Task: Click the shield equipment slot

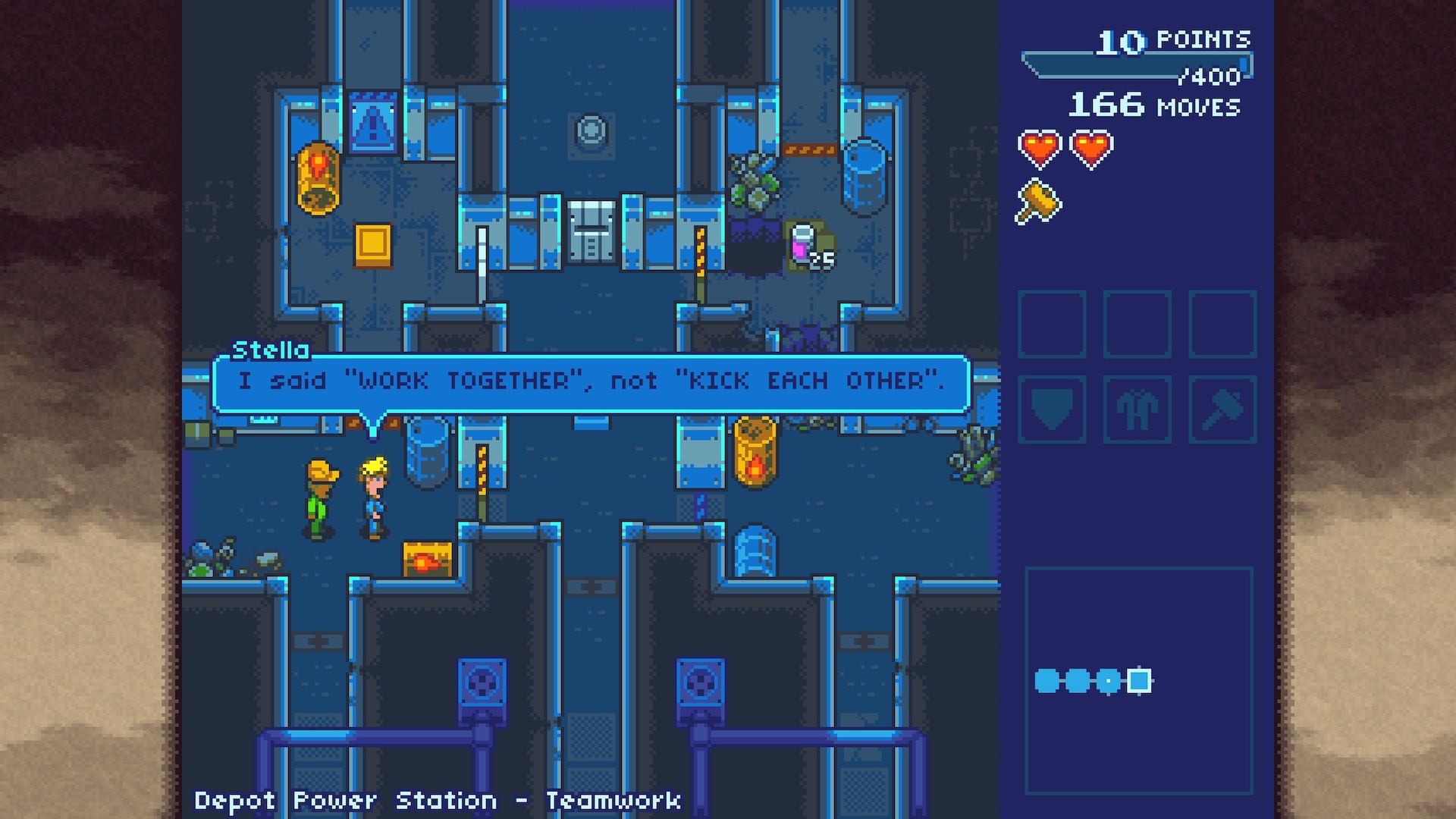Action: 1052,409
